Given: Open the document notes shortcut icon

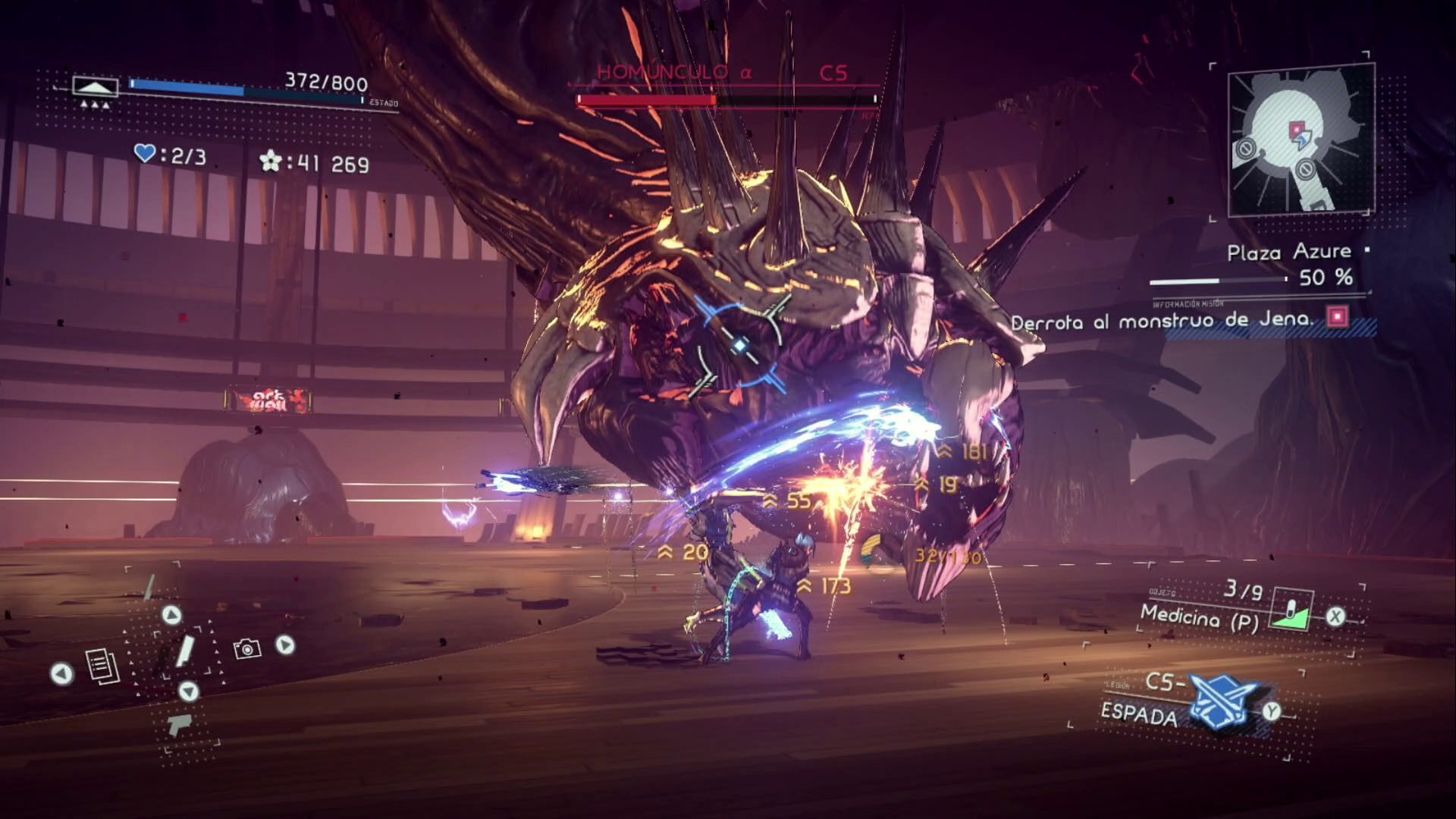Looking at the screenshot, I should coord(102,667).
